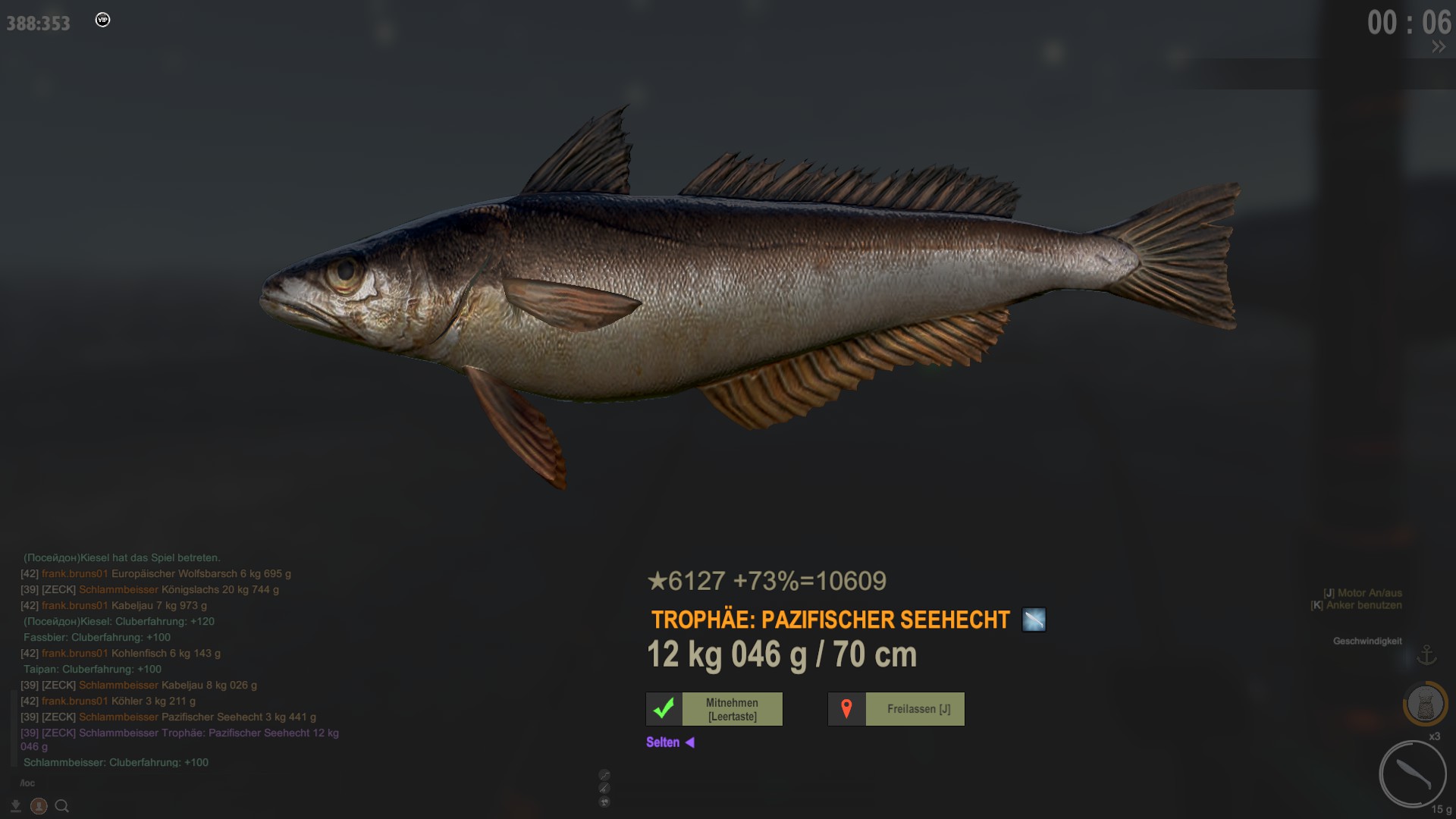The image size is (1456, 819).
Task: Open chat search with magnifier icon
Action: (62, 806)
